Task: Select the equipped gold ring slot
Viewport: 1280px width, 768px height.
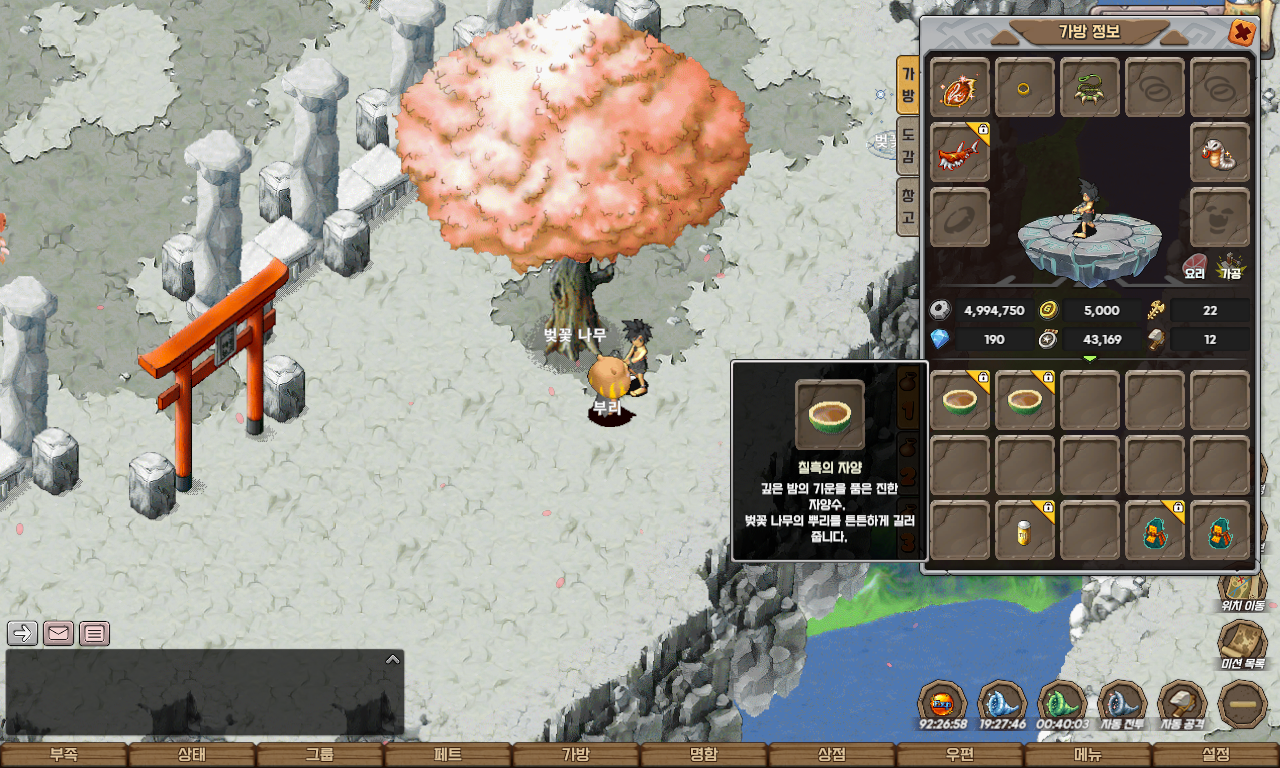Action: pos(1025,88)
